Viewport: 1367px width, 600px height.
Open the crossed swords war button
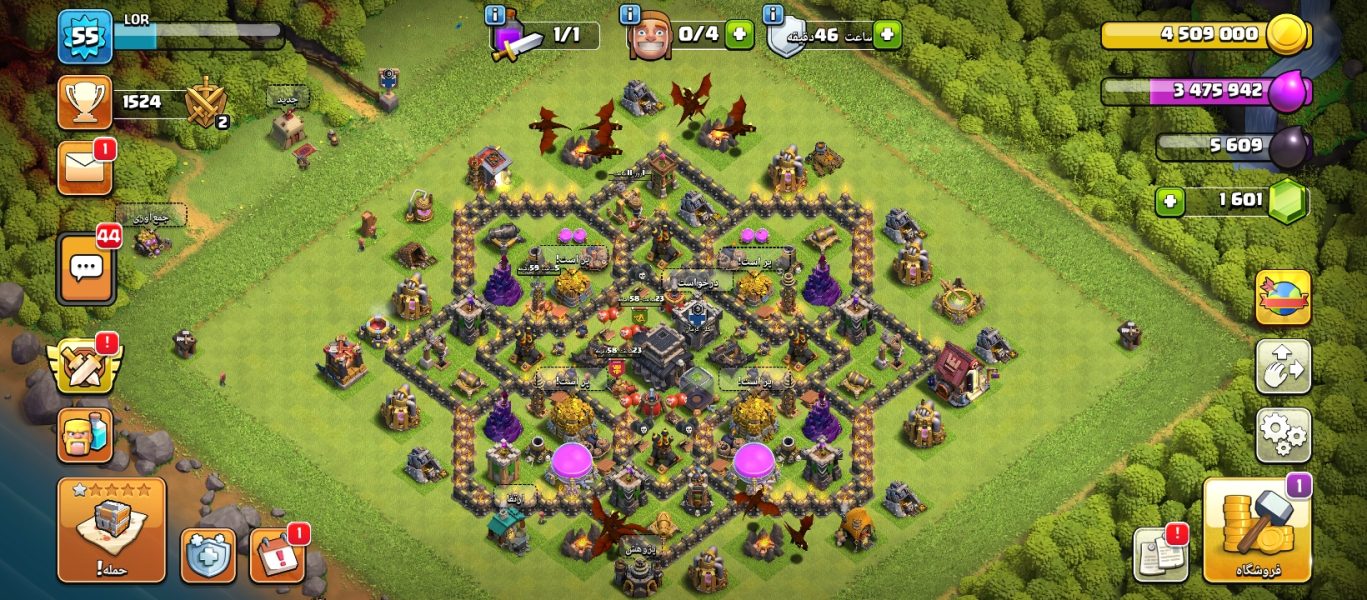pyautogui.click(x=85, y=366)
